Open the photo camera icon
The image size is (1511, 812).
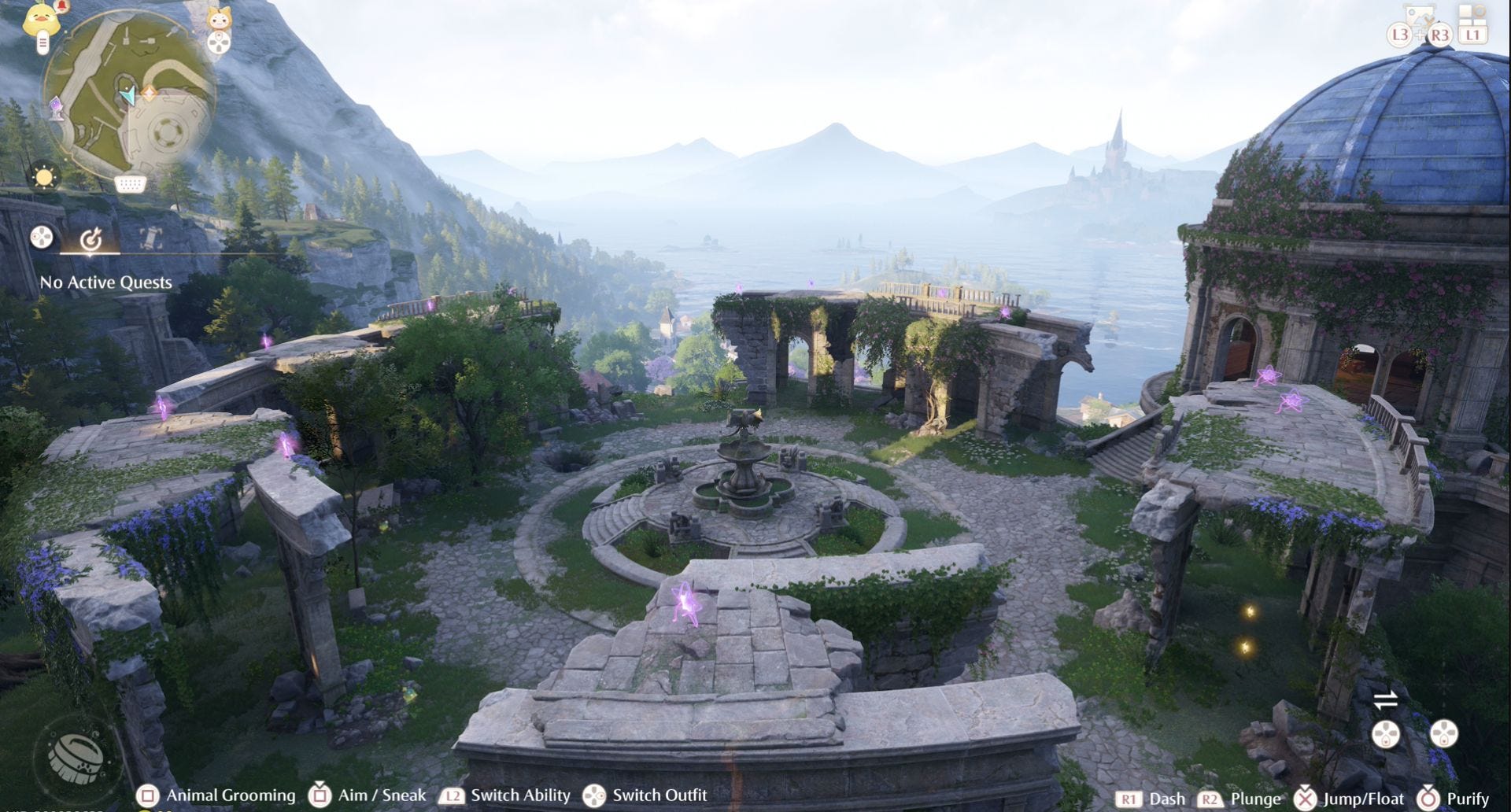(1421, 16)
